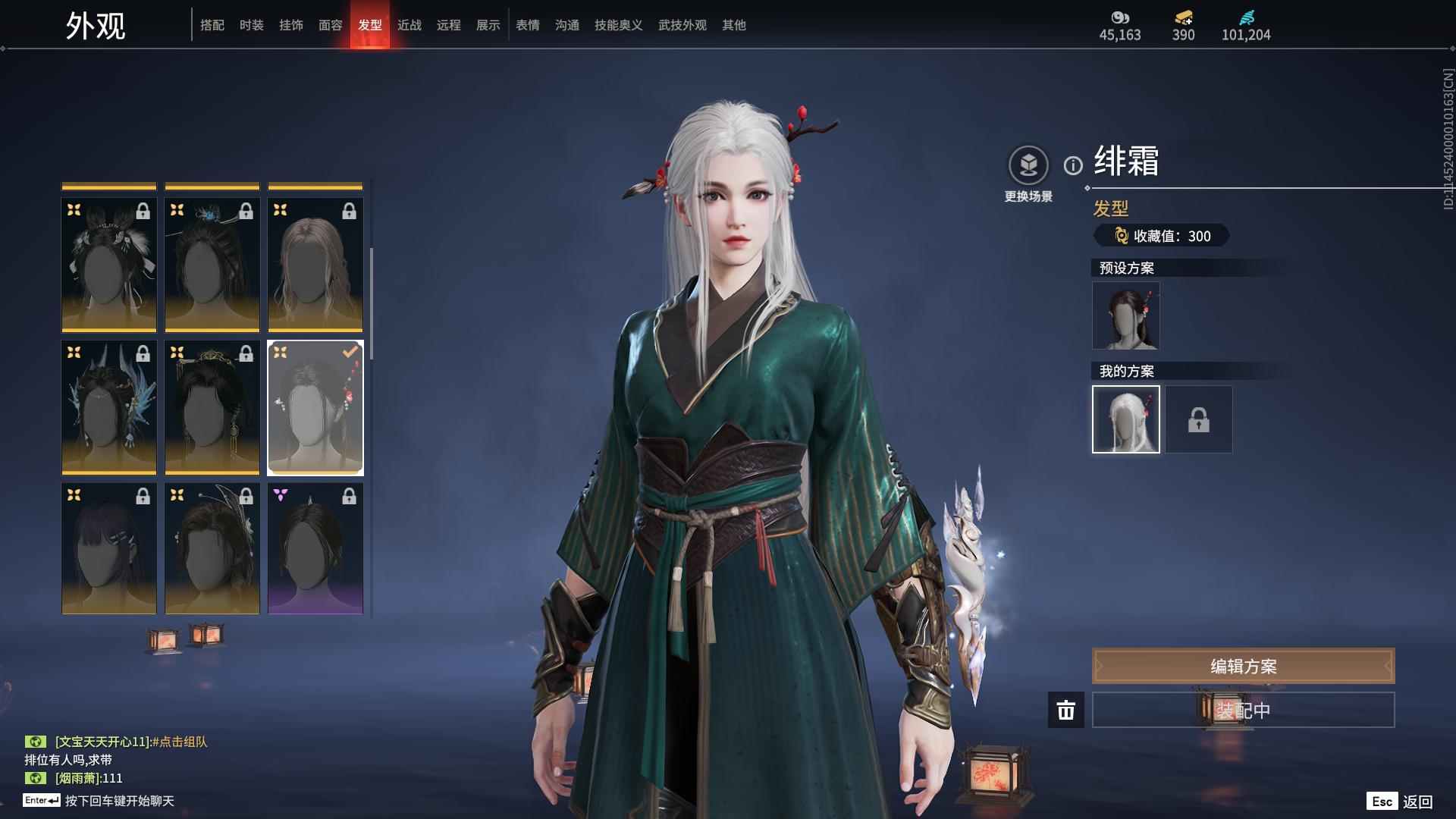Click the locked my scheme slot
Screen dimensions: 1456x819
tap(1199, 419)
